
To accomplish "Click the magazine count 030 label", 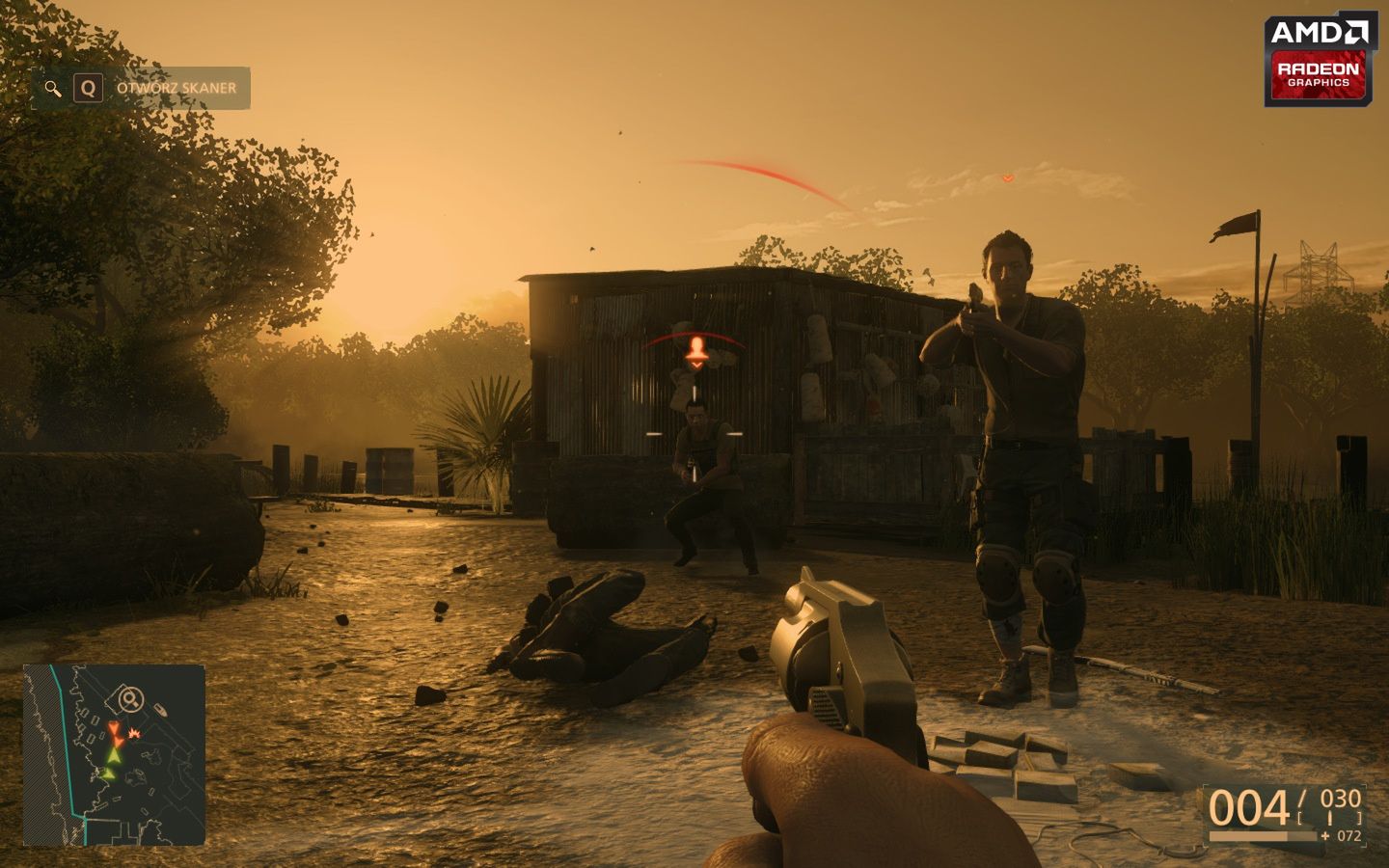I will pyautogui.click(x=1342, y=799).
